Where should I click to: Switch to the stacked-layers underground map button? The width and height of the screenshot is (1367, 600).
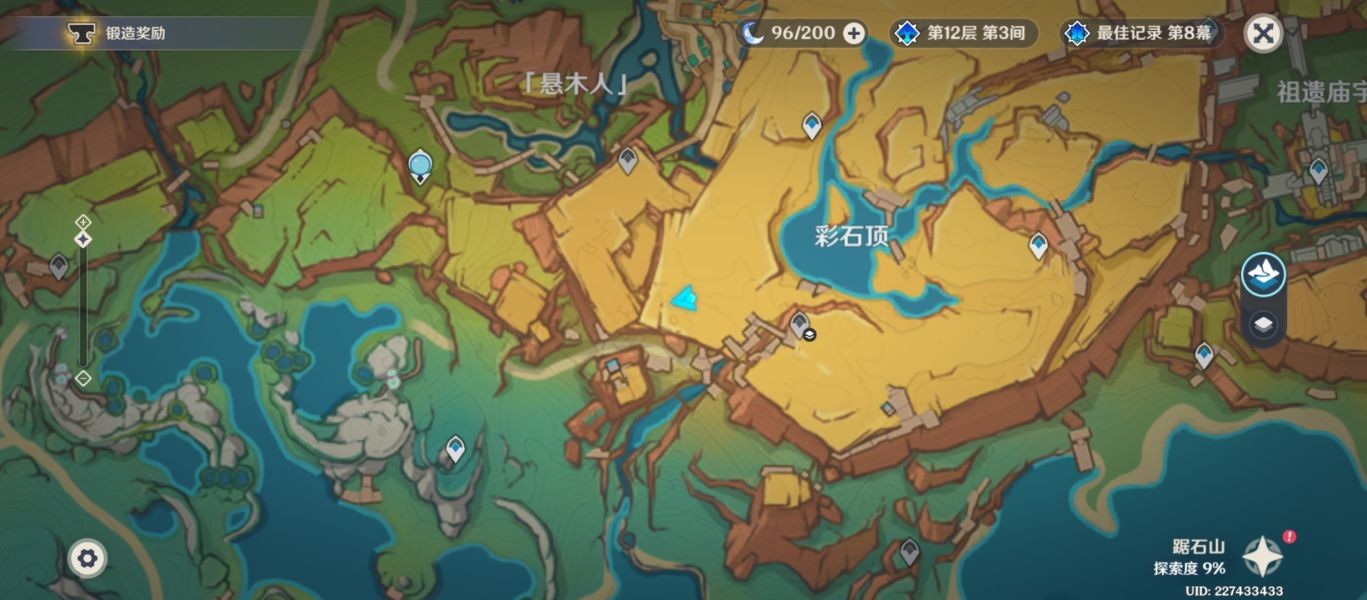point(1263,325)
